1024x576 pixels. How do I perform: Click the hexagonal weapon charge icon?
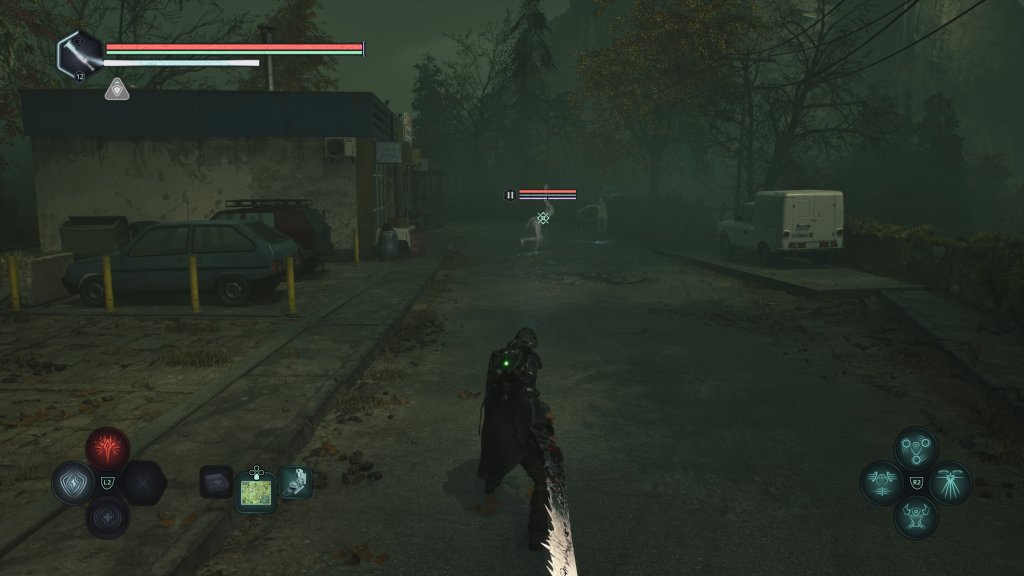click(x=79, y=54)
